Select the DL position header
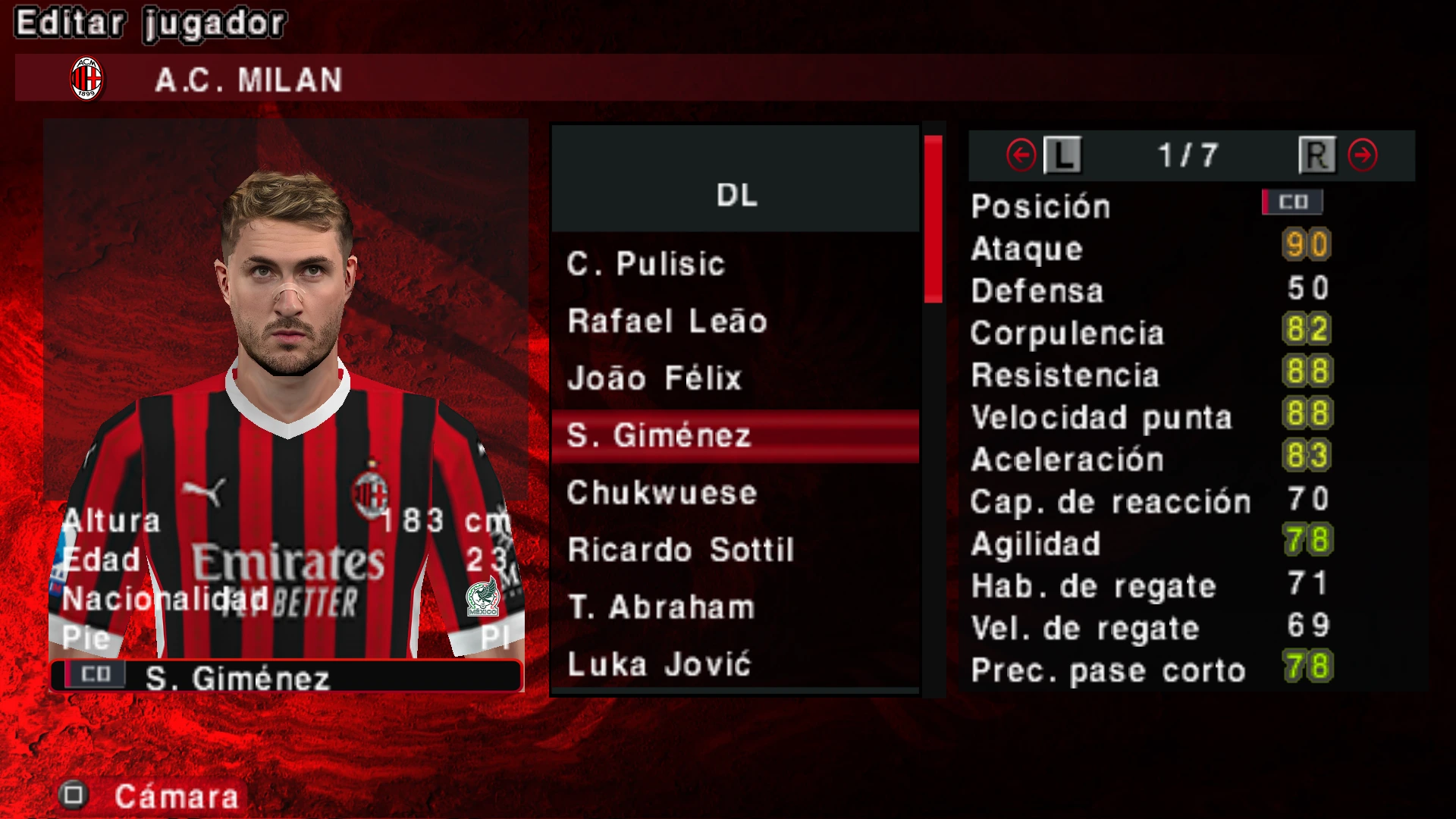This screenshot has width=1456, height=819. tap(736, 195)
